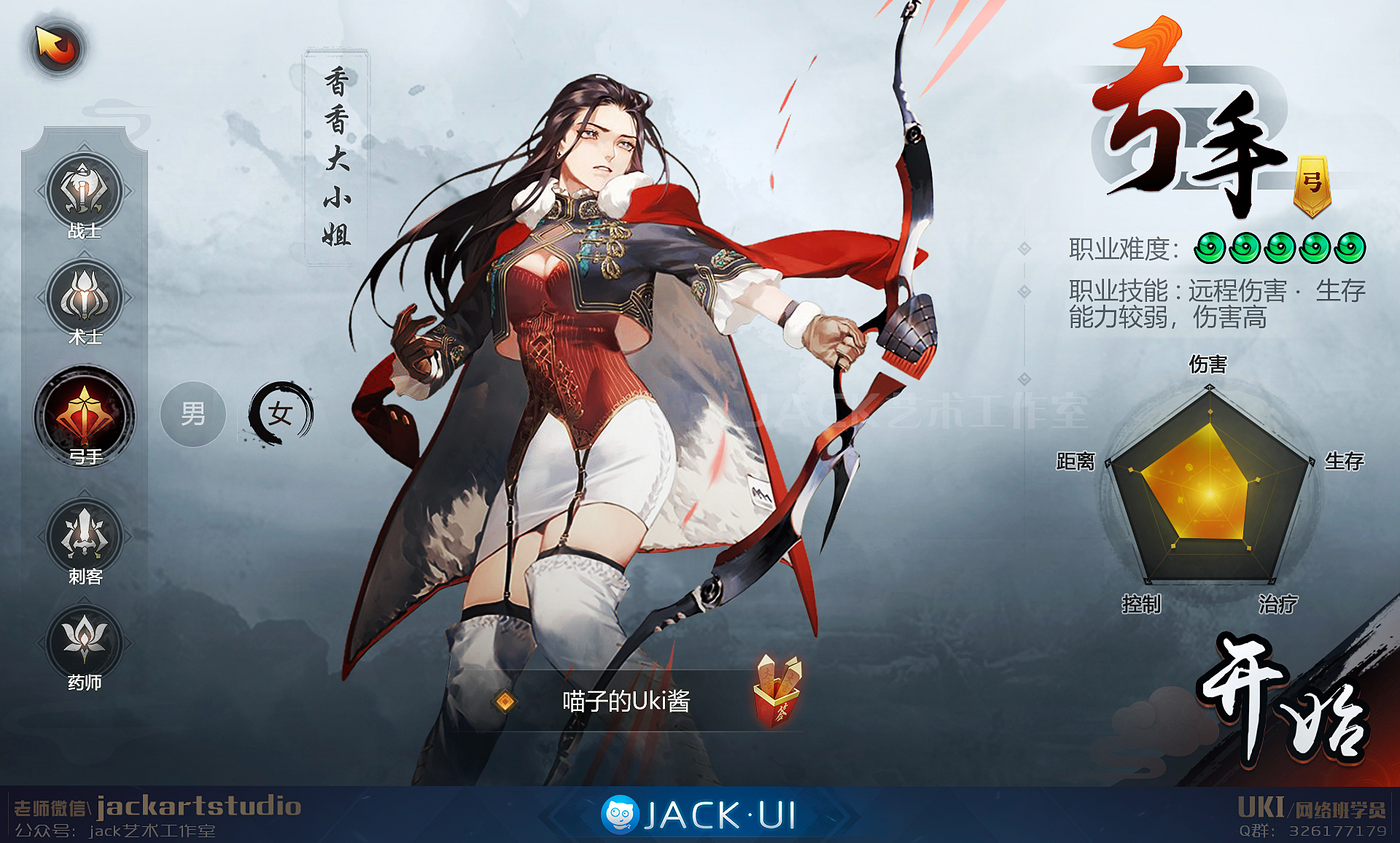Click the back arrow in top-left corner
The image size is (1400, 843).
[x=57, y=47]
